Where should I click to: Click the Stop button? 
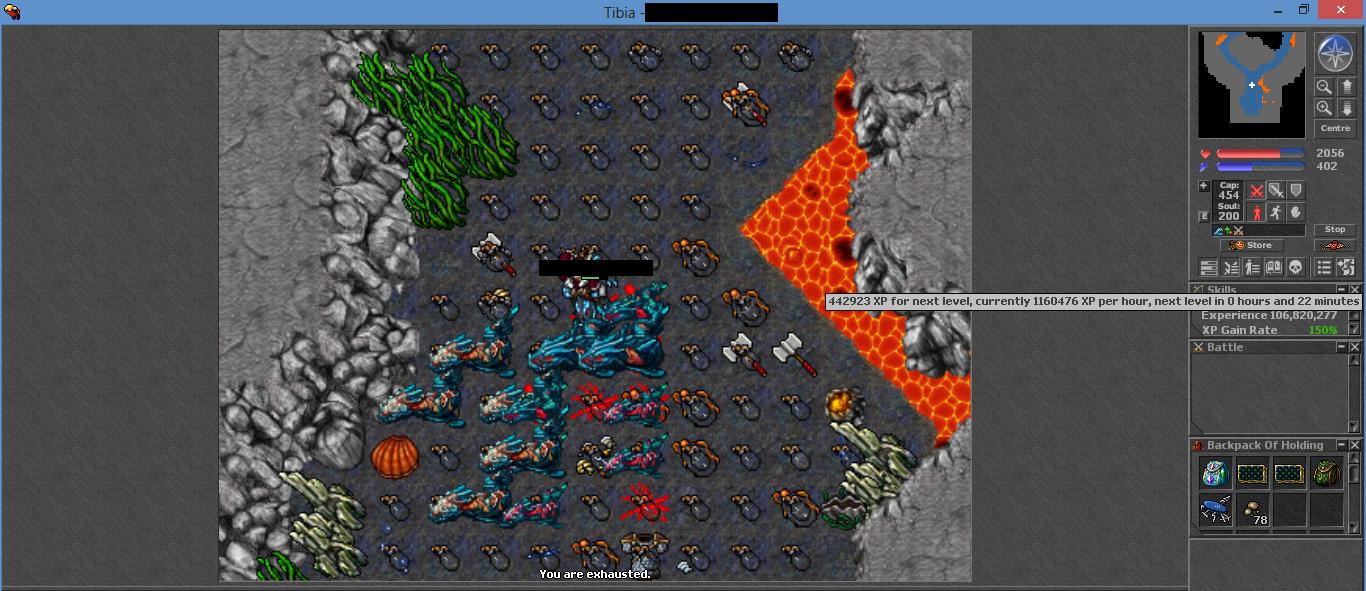pyautogui.click(x=1335, y=230)
